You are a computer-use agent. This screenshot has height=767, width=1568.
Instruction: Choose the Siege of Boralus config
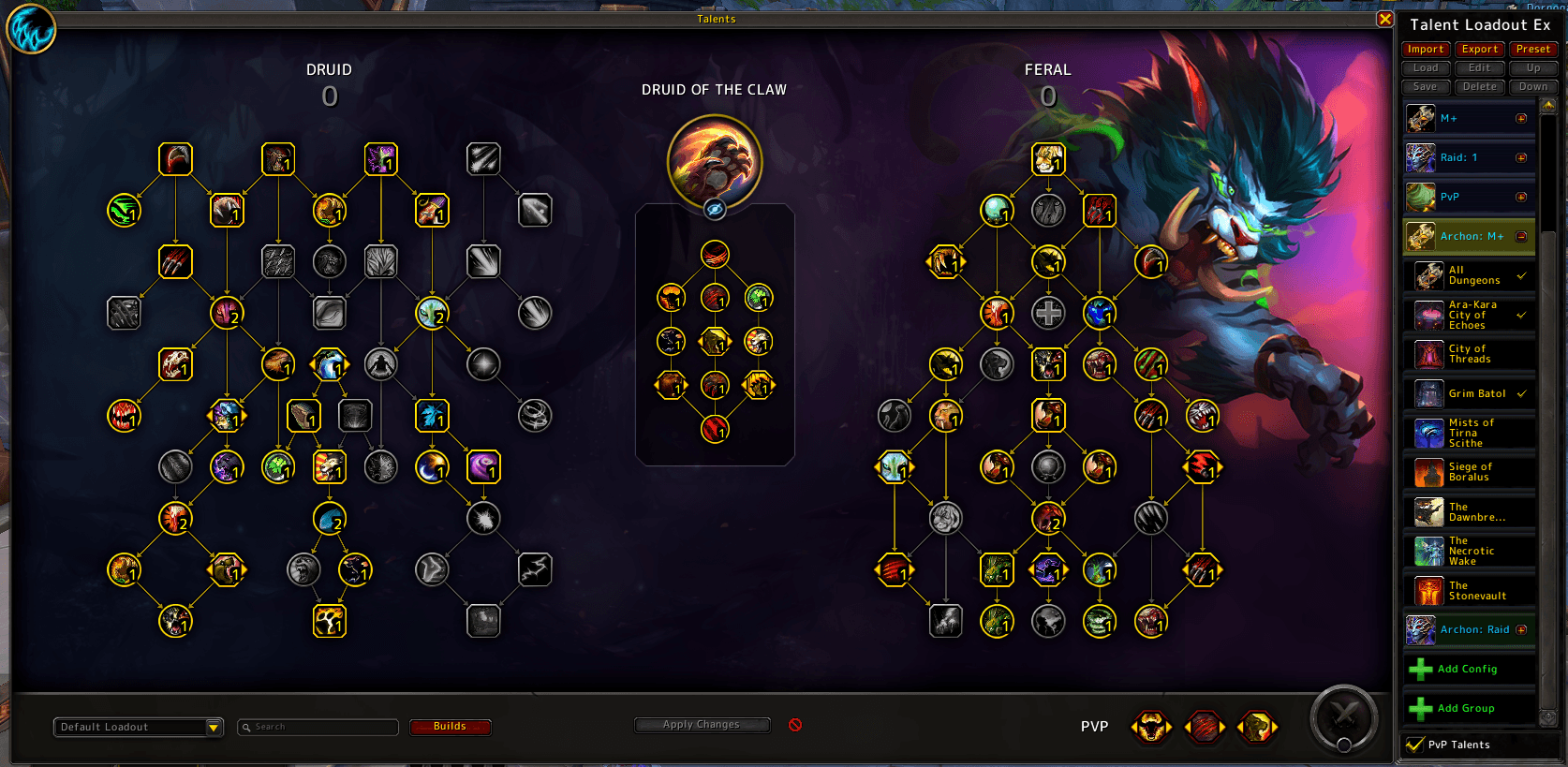point(1471,473)
